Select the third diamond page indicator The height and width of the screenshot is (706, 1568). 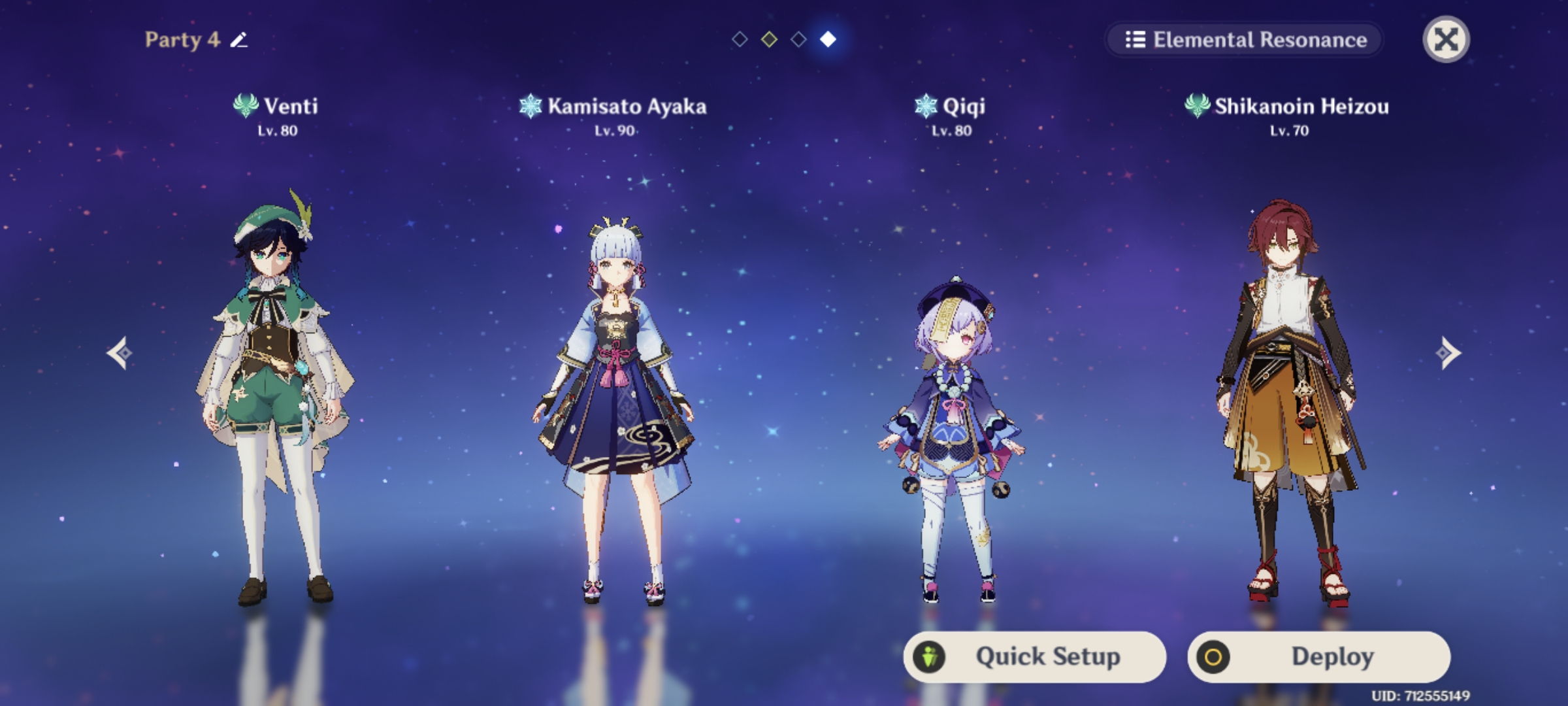[x=798, y=39]
